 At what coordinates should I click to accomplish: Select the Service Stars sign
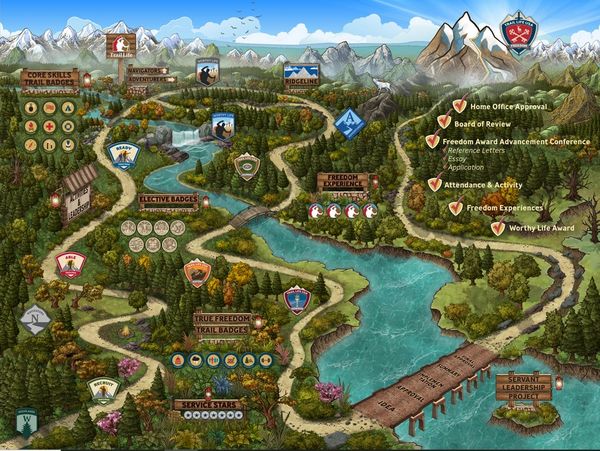(x=208, y=404)
